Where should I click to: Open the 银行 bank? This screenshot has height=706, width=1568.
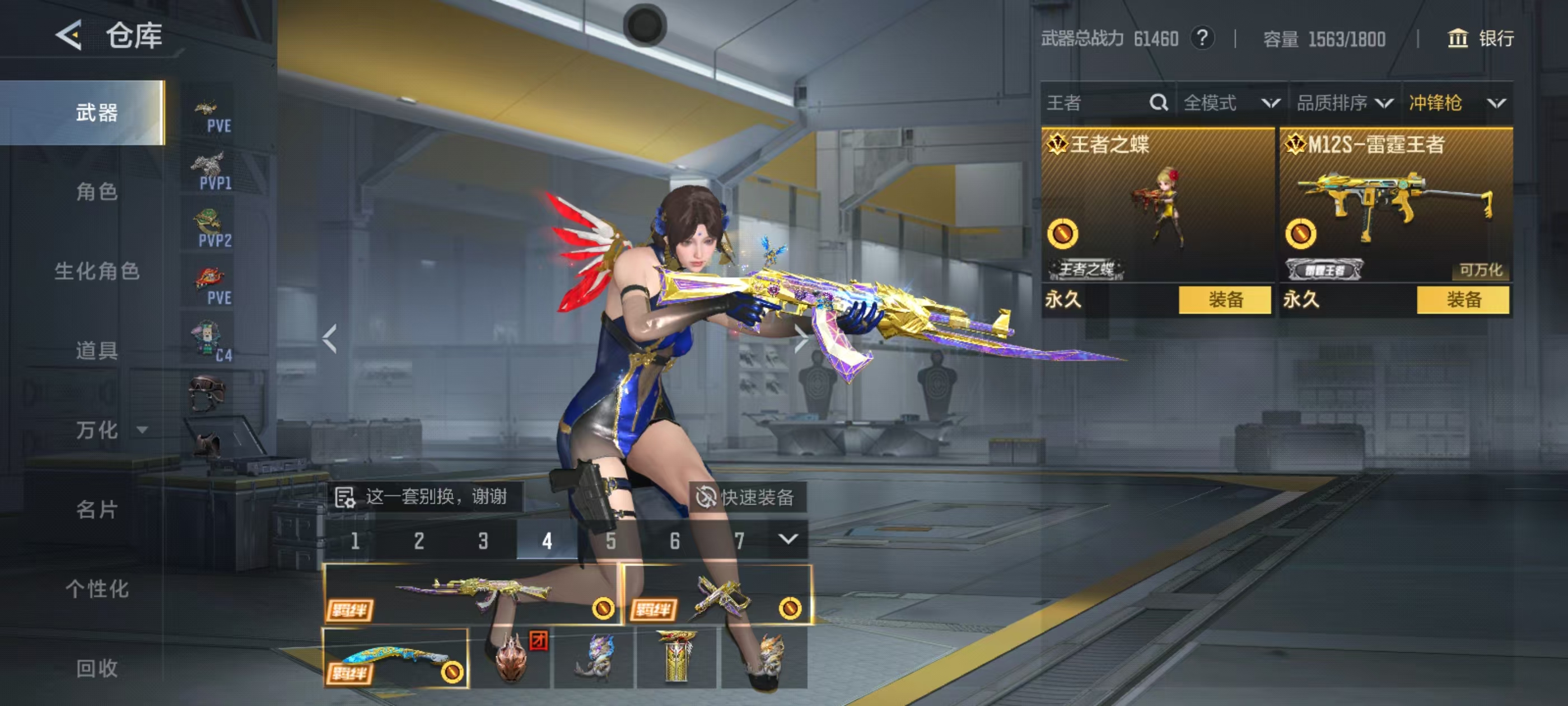(1480, 39)
